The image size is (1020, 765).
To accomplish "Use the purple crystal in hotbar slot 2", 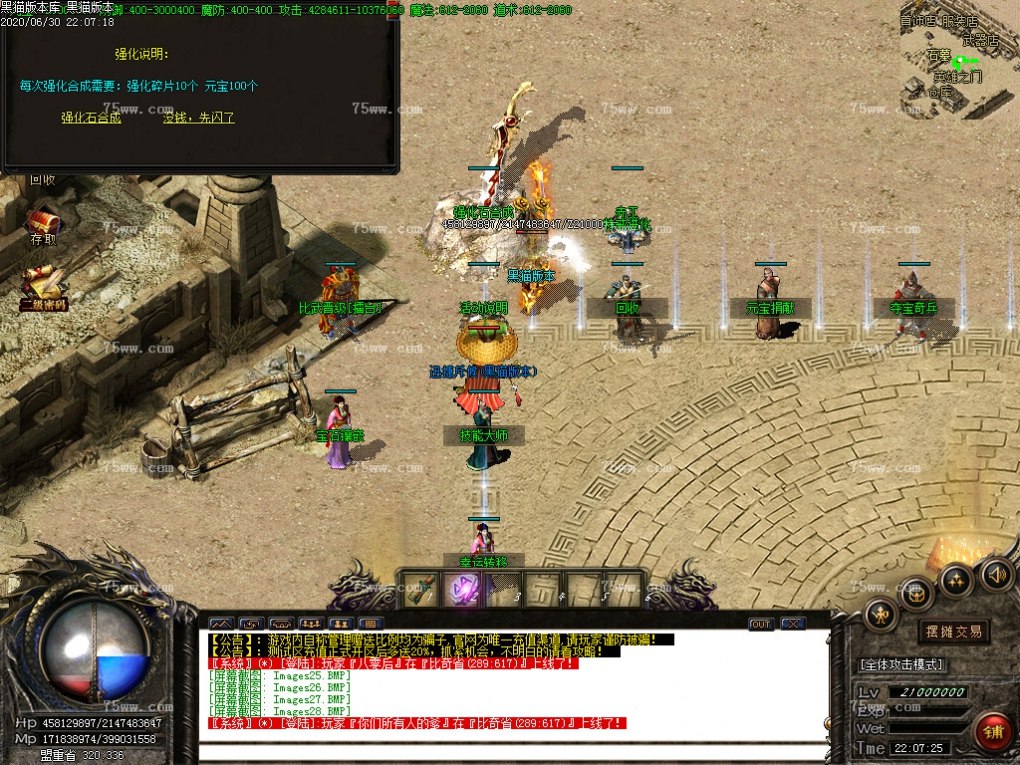I will click(x=462, y=589).
